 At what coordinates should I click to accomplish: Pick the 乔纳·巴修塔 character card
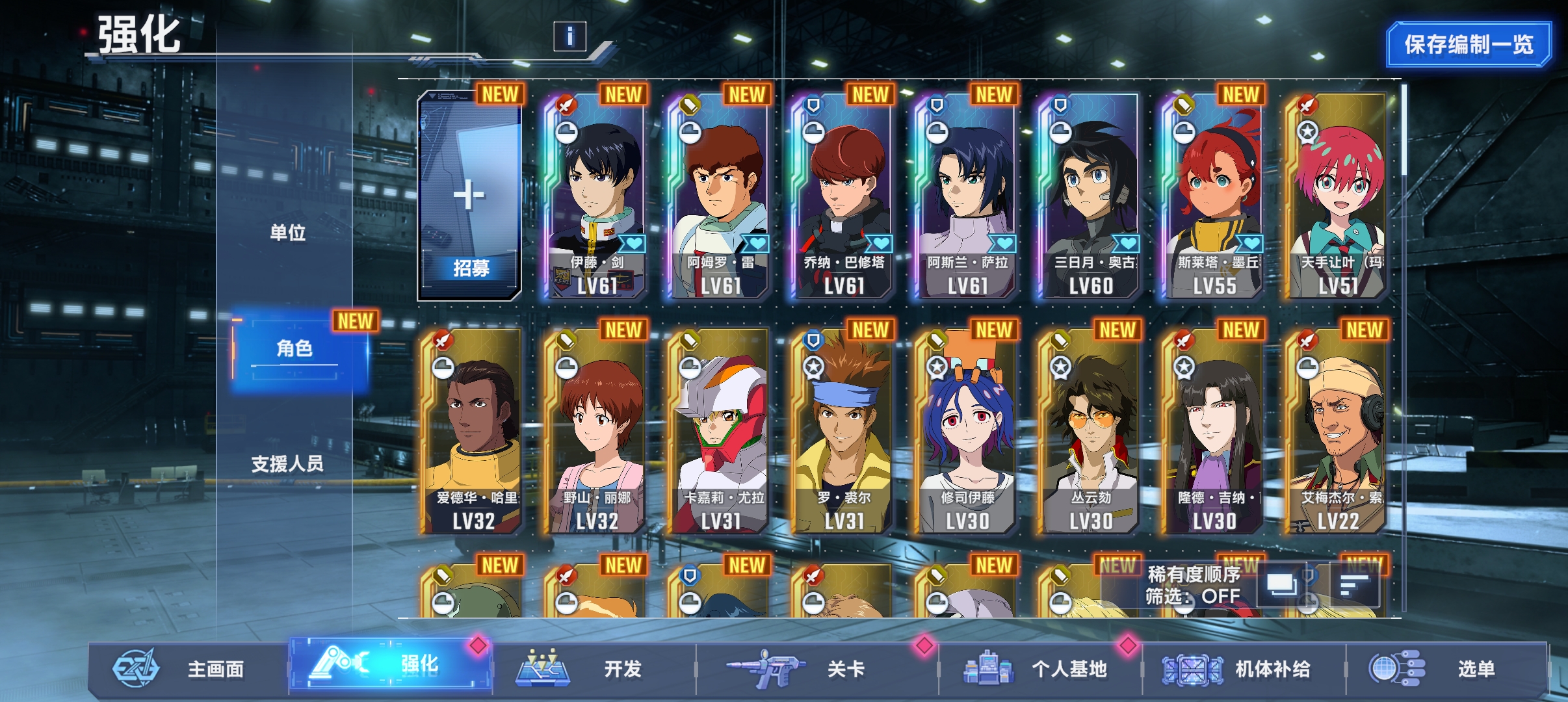coord(843,196)
